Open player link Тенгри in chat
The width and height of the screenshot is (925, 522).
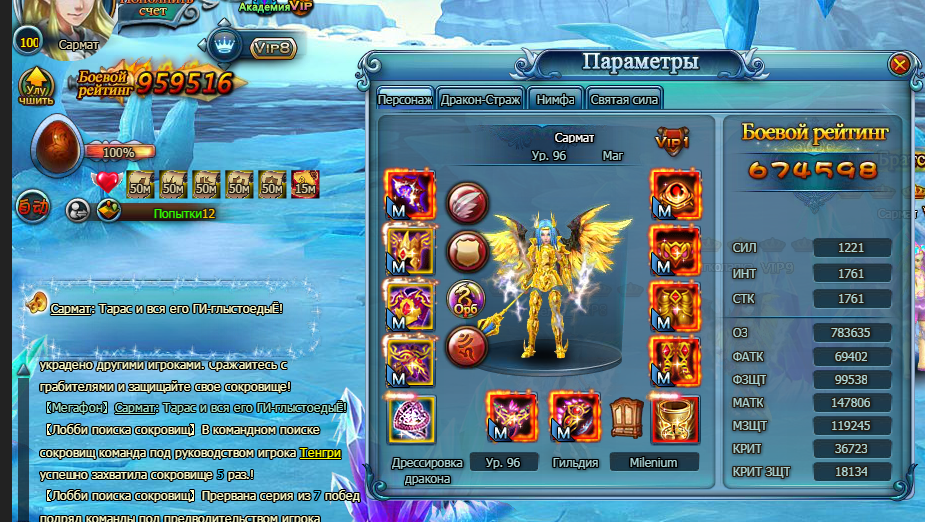coord(320,453)
